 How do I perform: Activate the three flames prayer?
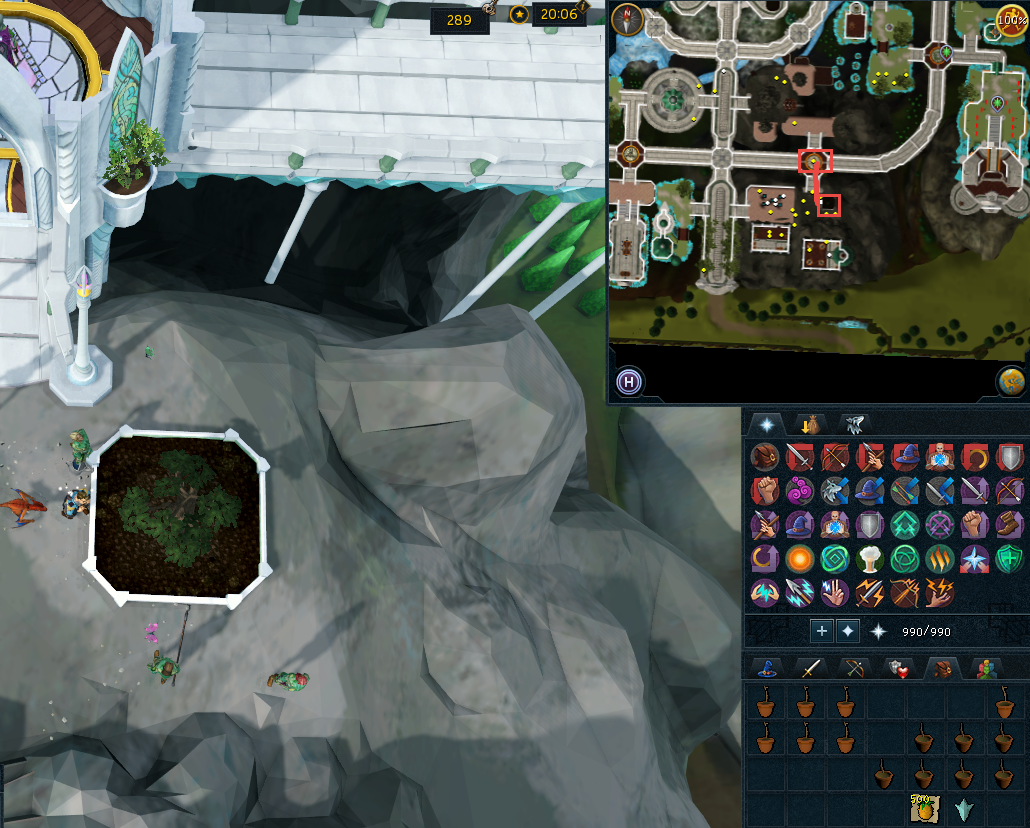pos(938,558)
